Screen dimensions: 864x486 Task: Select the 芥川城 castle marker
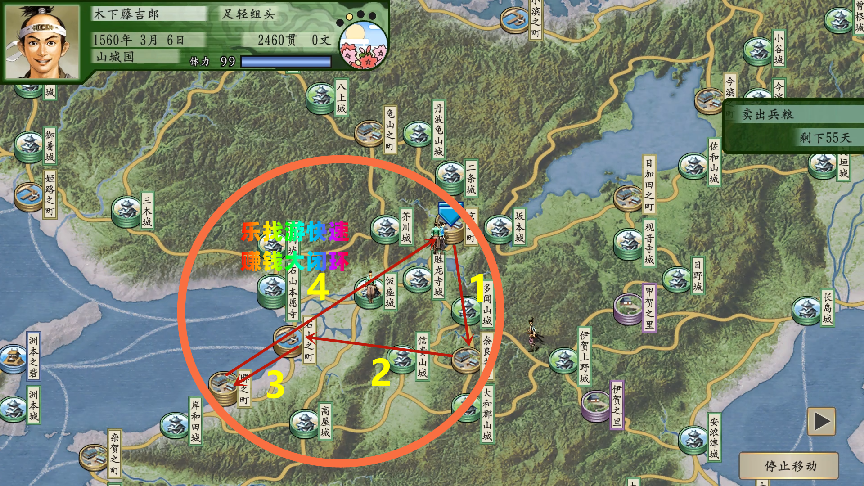(385, 229)
